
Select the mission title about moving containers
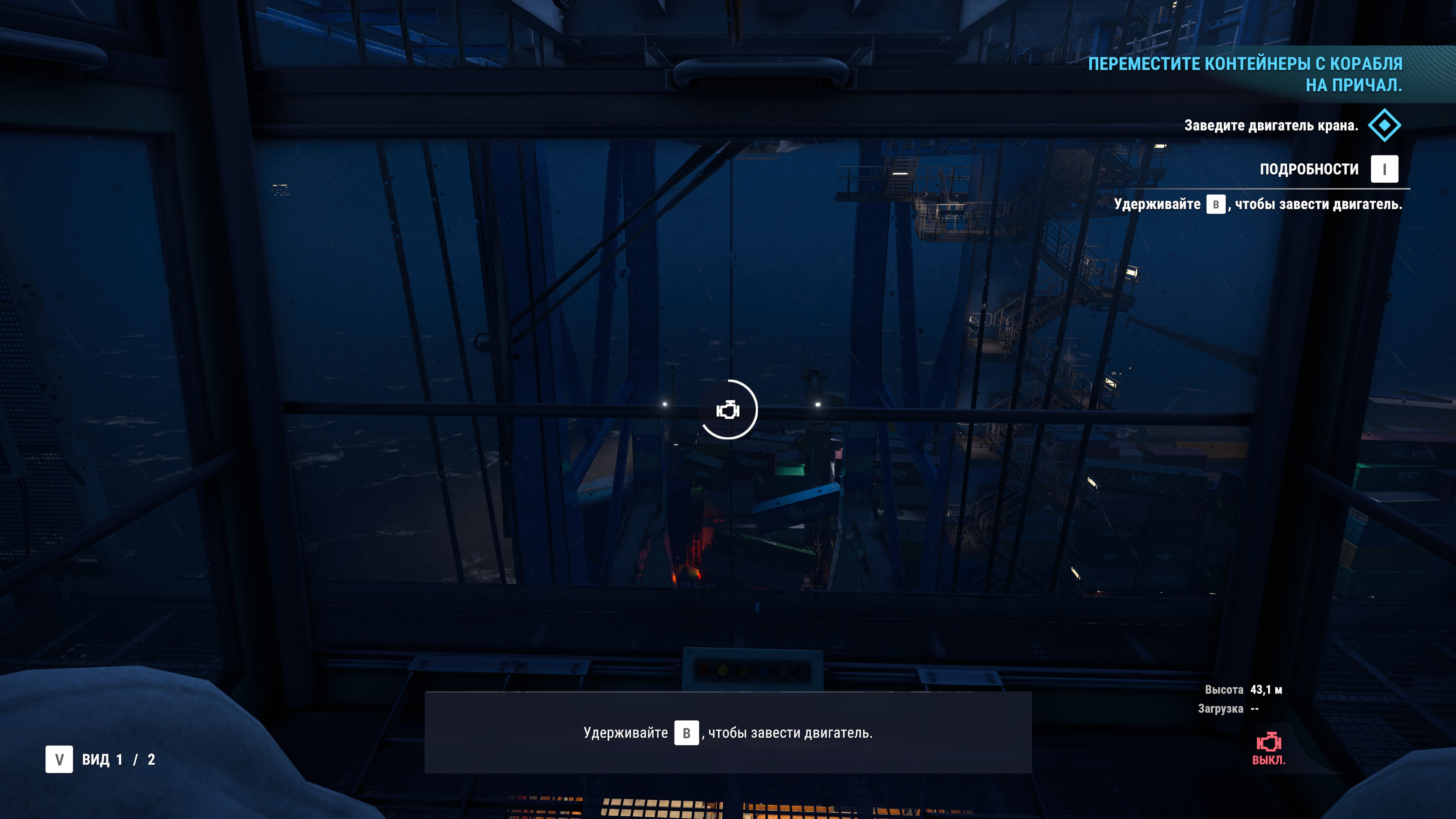[1245, 74]
